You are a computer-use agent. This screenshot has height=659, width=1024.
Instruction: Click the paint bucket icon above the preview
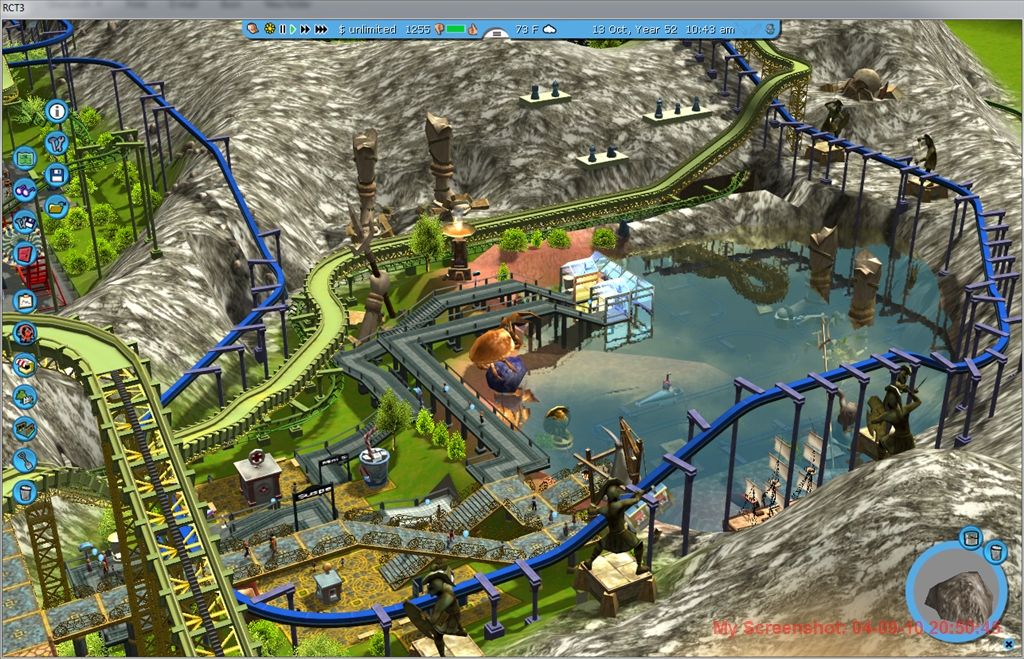coord(969,539)
